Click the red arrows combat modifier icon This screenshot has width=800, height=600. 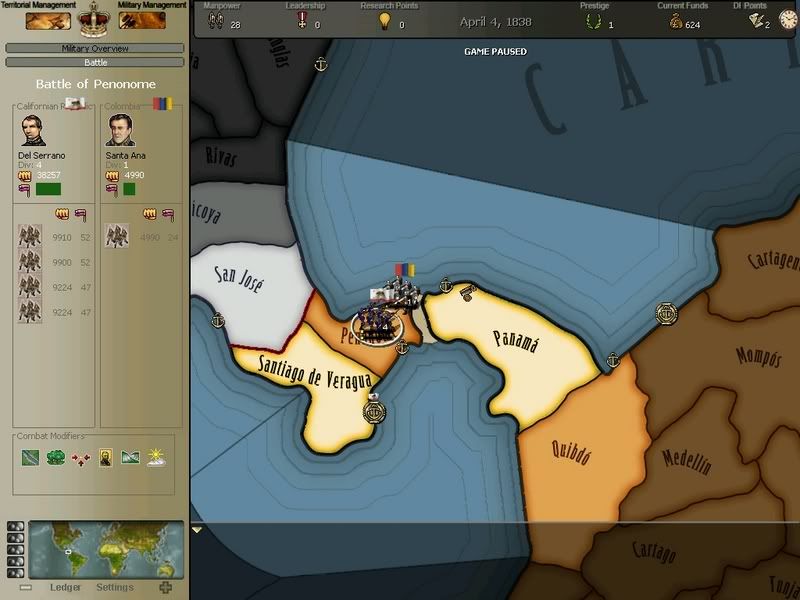(x=81, y=458)
